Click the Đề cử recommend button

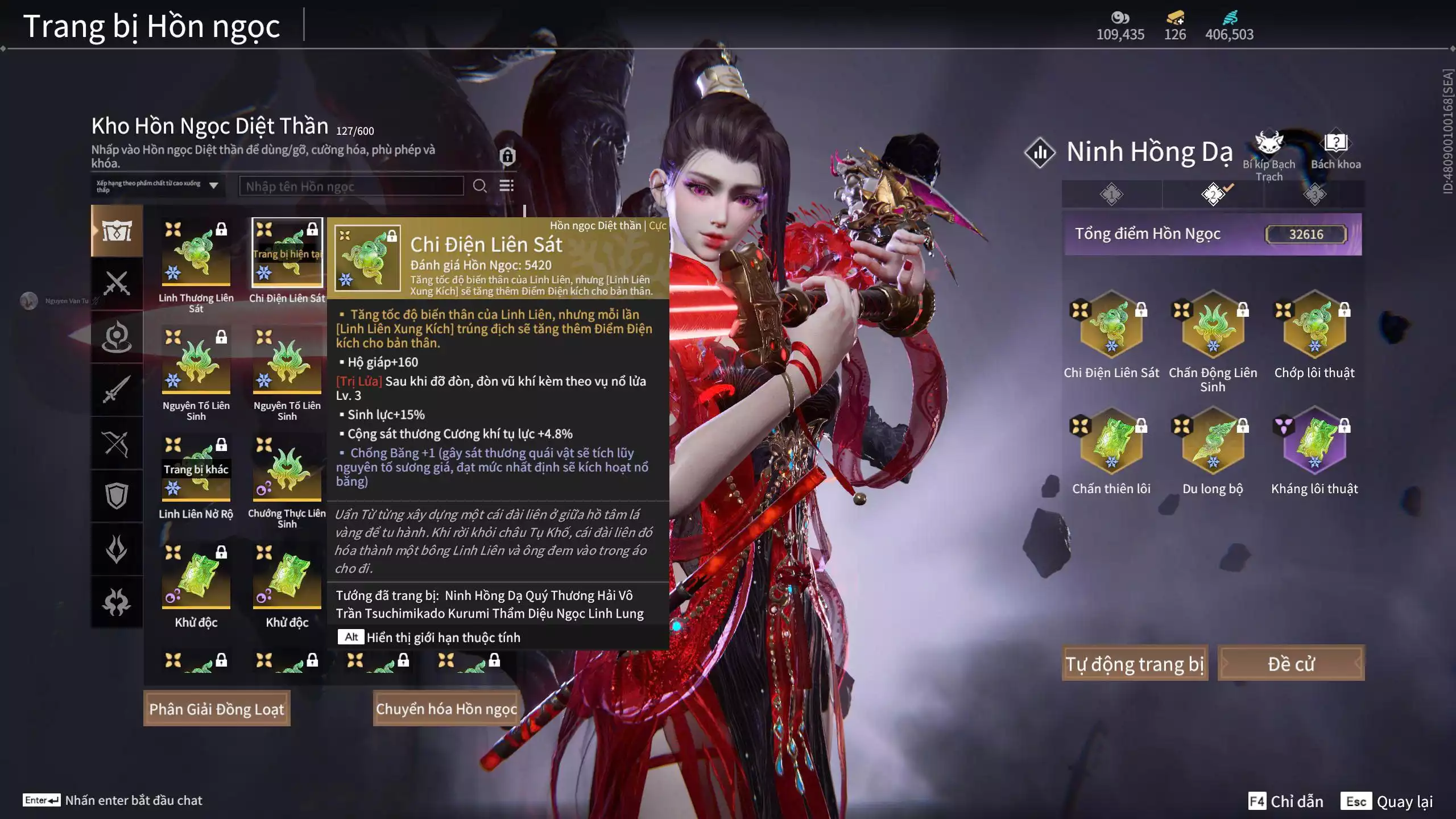point(1290,663)
